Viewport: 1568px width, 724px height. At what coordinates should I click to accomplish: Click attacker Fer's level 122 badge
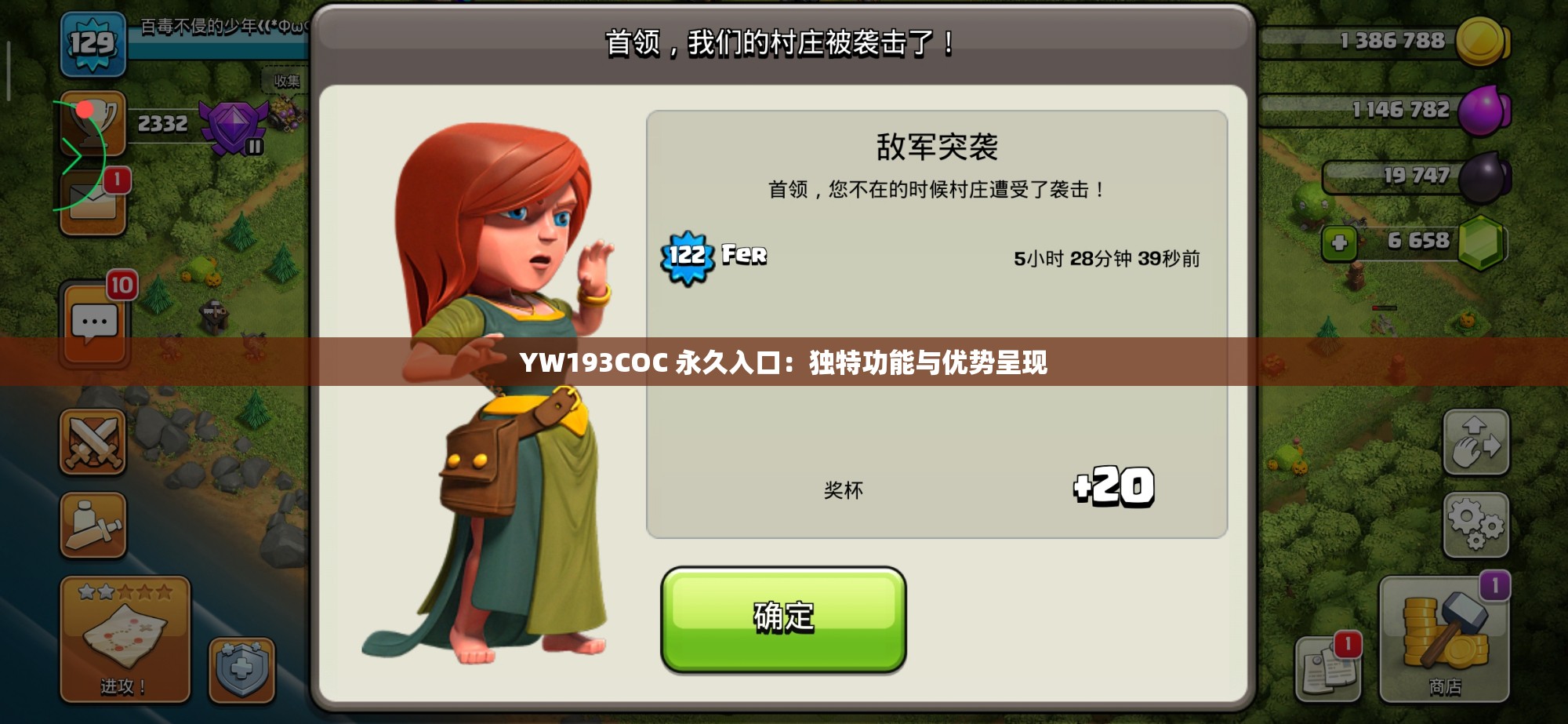(688, 255)
